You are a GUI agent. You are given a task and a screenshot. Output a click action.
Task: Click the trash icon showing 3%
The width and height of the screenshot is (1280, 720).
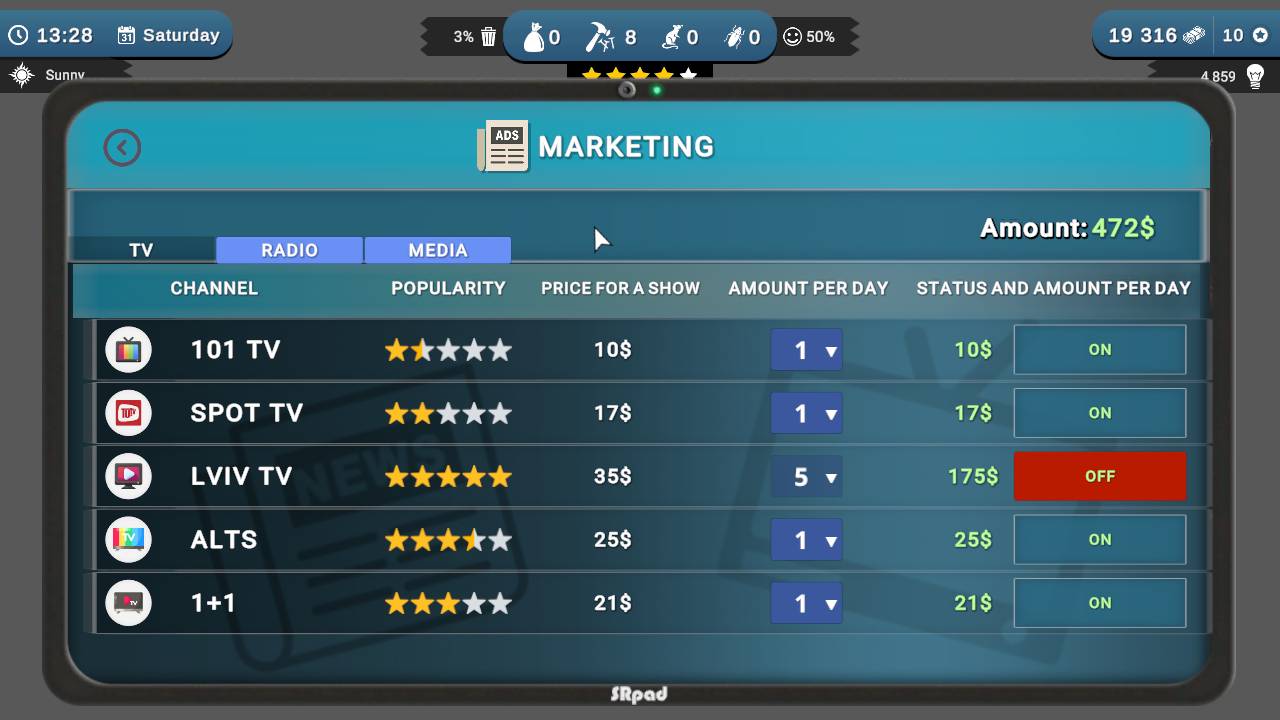[487, 34]
